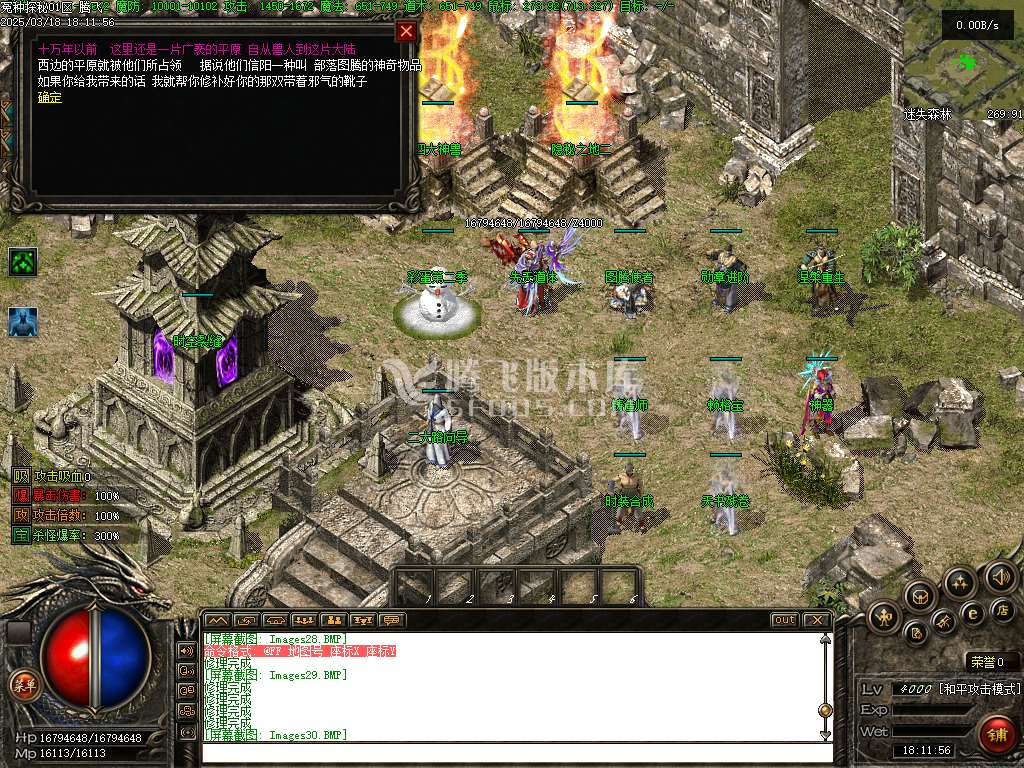Open the three-star skills button
This screenshot has height=768, width=1024.
pyautogui.click(x=959, y=582)
